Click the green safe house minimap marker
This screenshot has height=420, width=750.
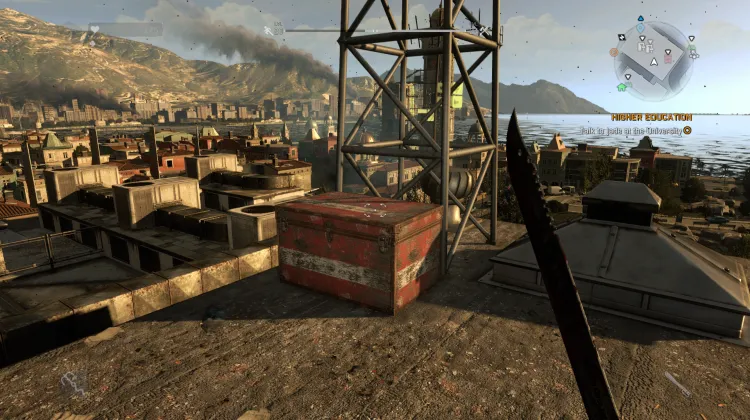622,87
